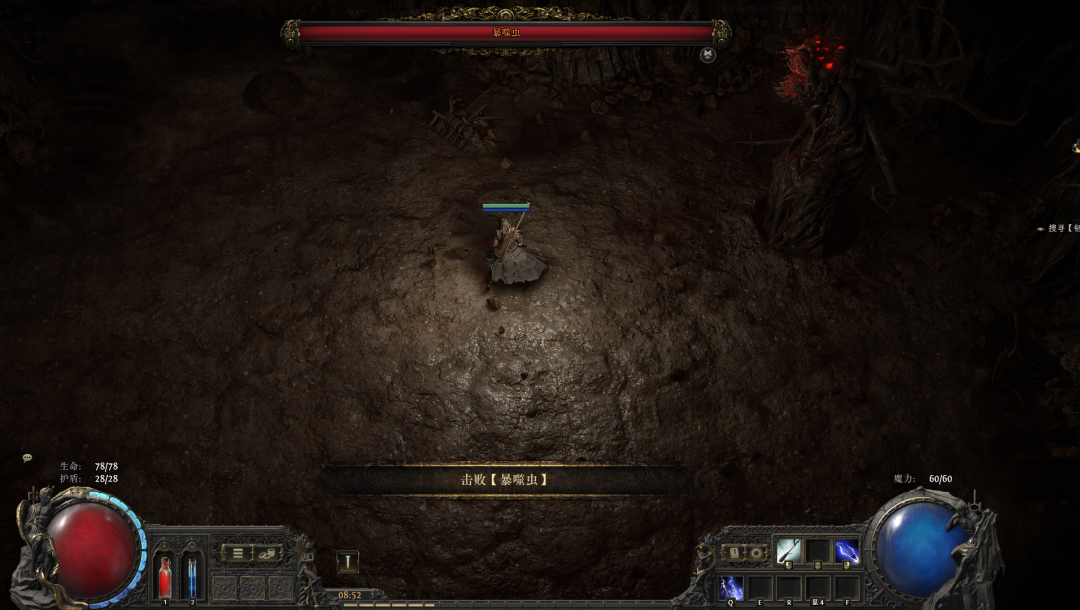Click the small panel button beside the skill slots
1080x610 pixels.
(733, 552)
